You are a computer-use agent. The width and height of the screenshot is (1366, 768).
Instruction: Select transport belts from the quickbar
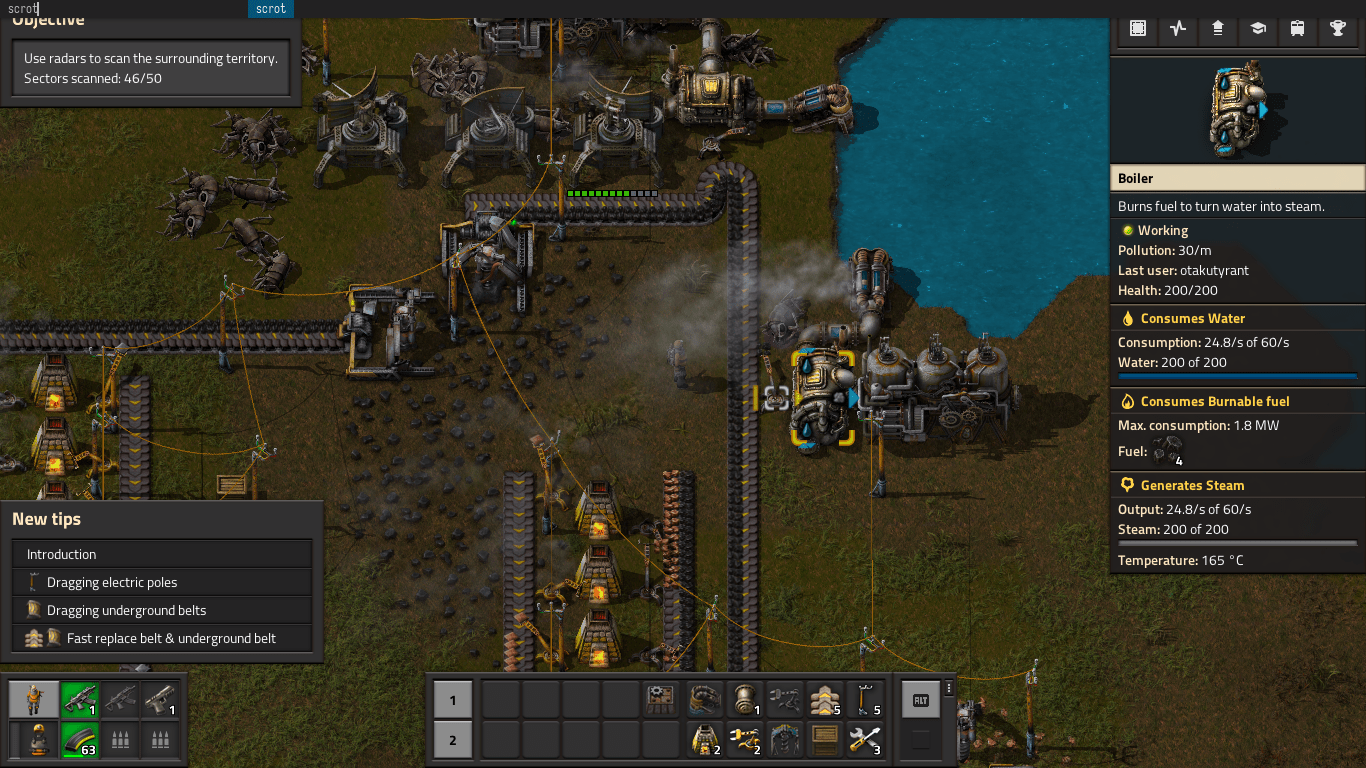pos(824,699)
